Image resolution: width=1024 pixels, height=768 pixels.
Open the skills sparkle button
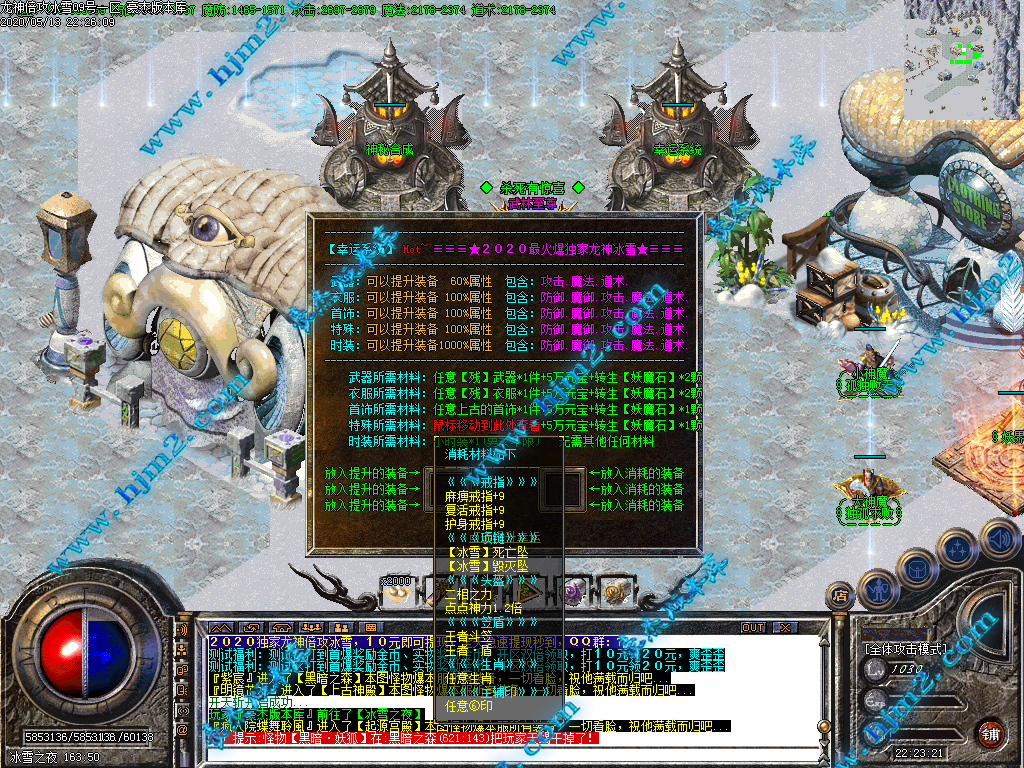[x=958, y=546]
